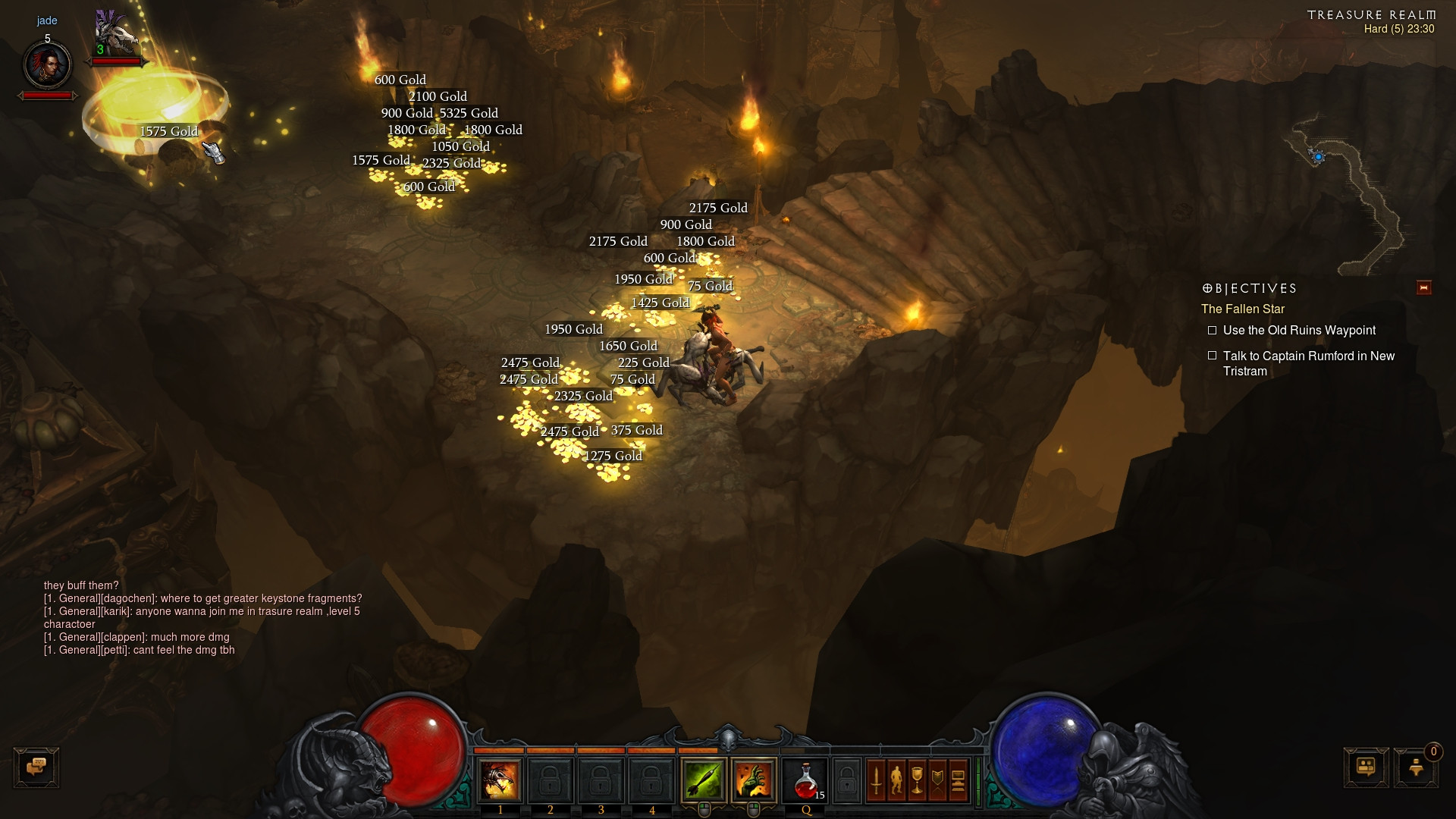The height and width of the screenshot is (819, 1456).
Task: Open the game menu computer icon
Action: (958, 780)
